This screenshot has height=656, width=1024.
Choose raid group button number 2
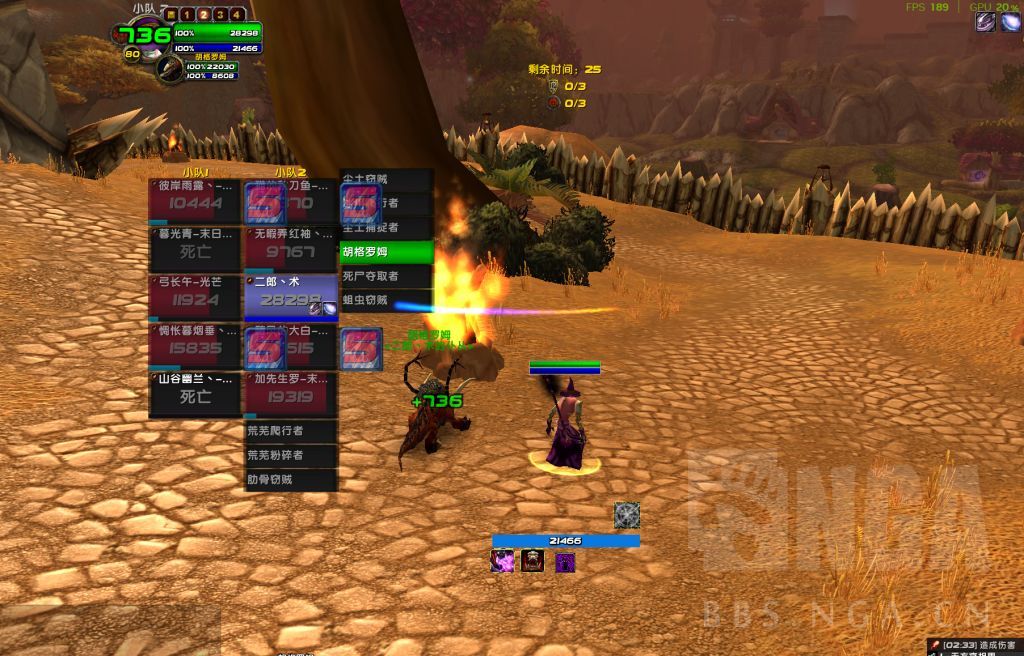[x=203, y=14]
